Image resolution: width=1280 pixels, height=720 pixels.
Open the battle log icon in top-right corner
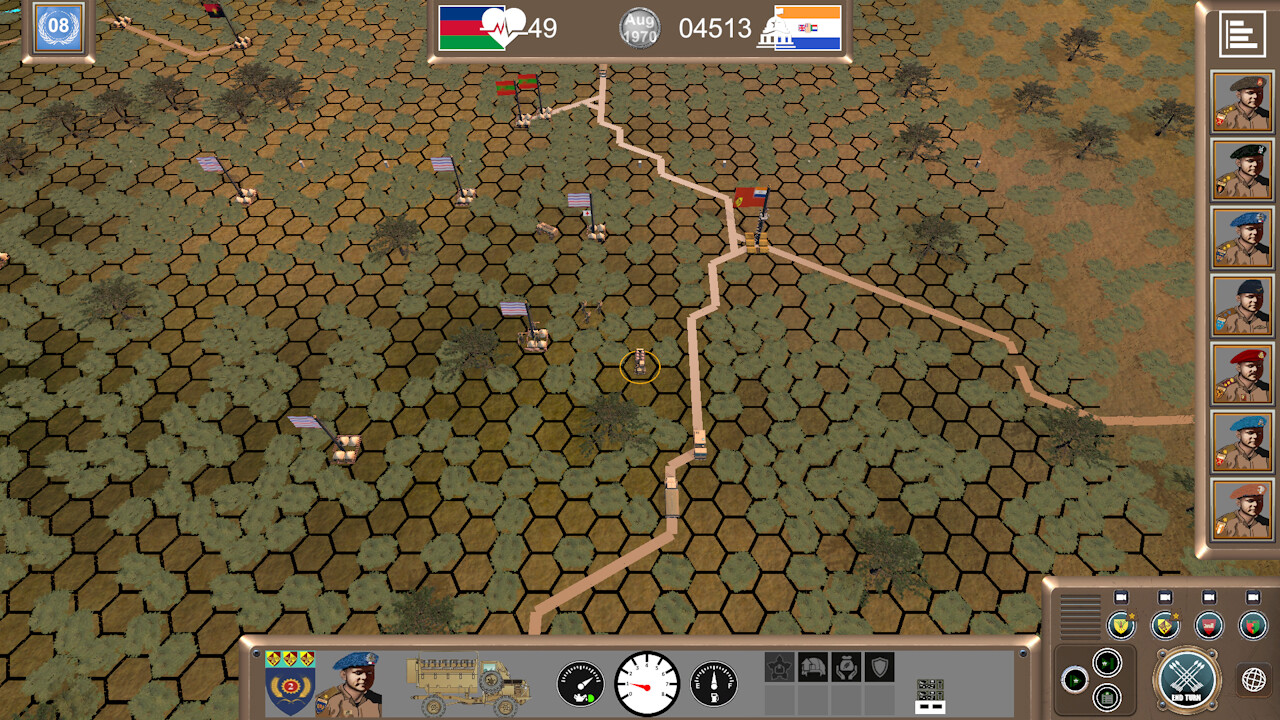coord(1241,32)
